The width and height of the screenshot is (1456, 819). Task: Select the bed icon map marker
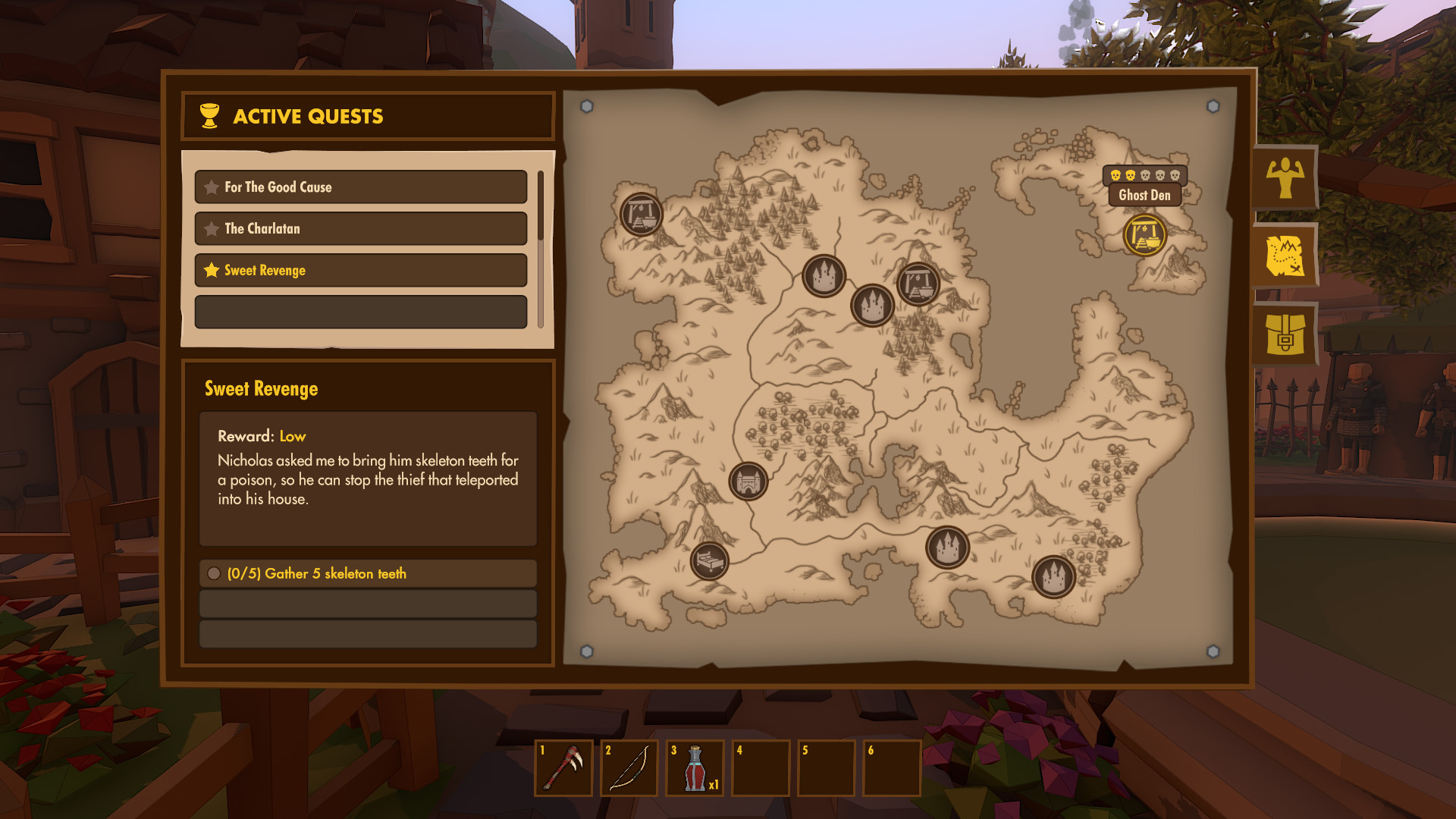tap(709, 562)
